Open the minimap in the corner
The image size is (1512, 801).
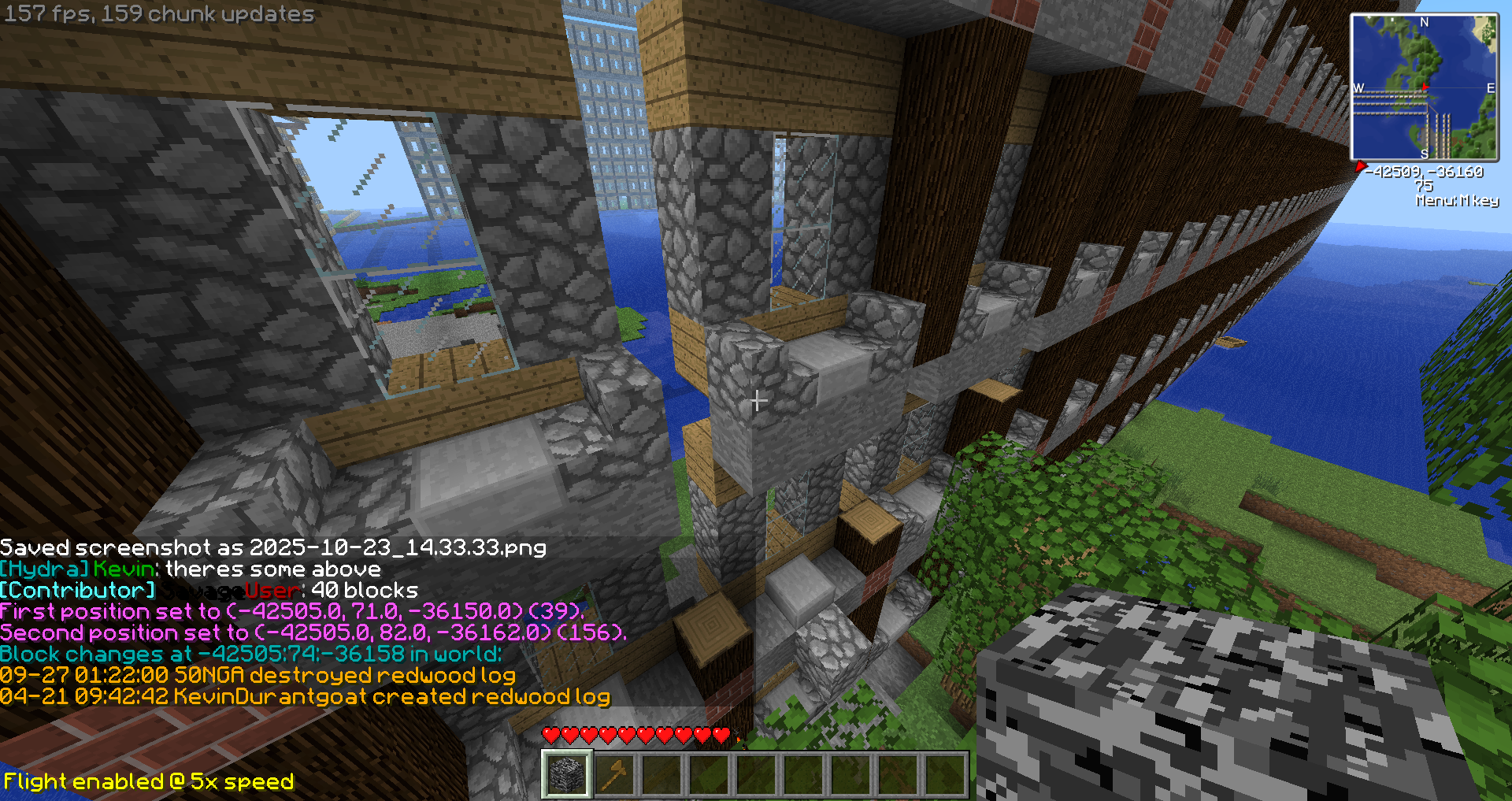pos(1424,87)
